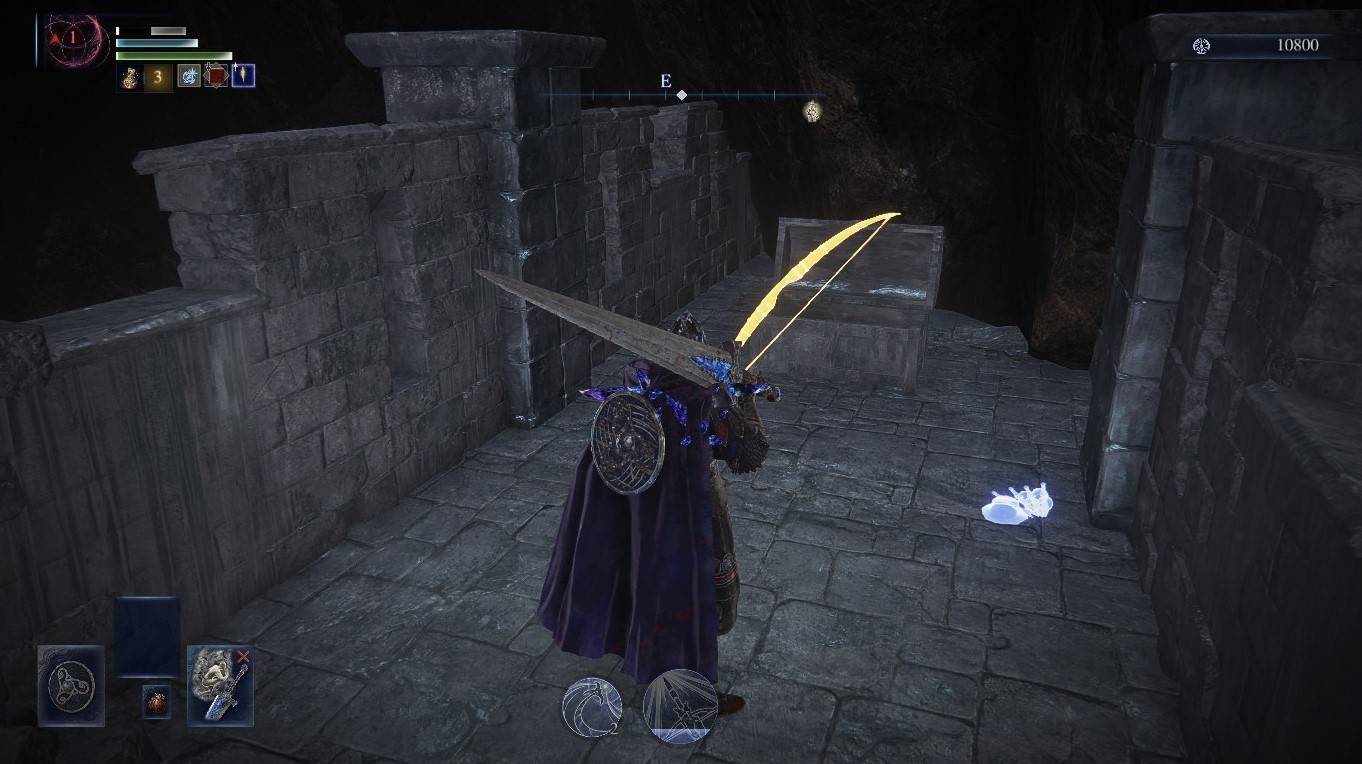This screenshot has height=764, width=1362.
Task: Click the compass marker icon
Action: pos(813,111)
